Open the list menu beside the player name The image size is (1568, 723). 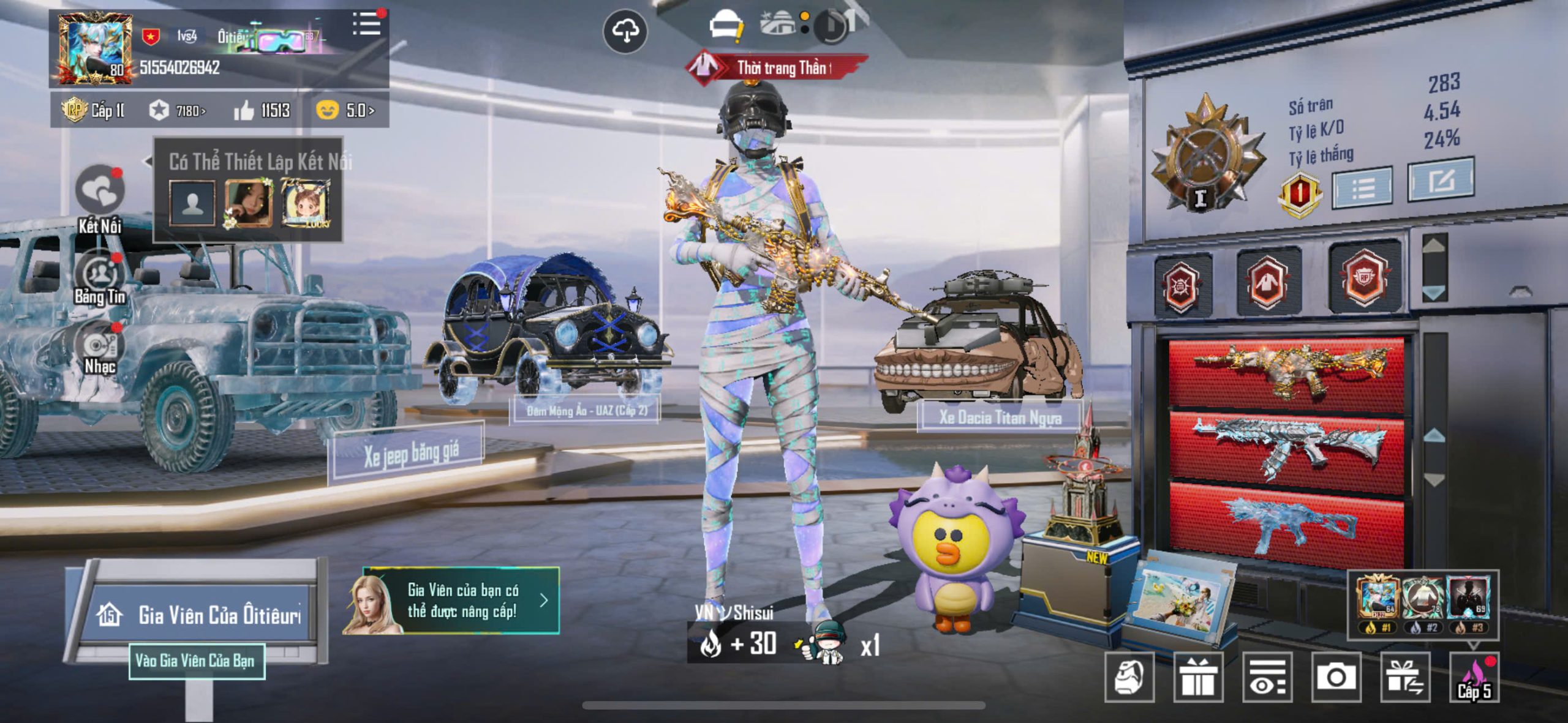366,25
